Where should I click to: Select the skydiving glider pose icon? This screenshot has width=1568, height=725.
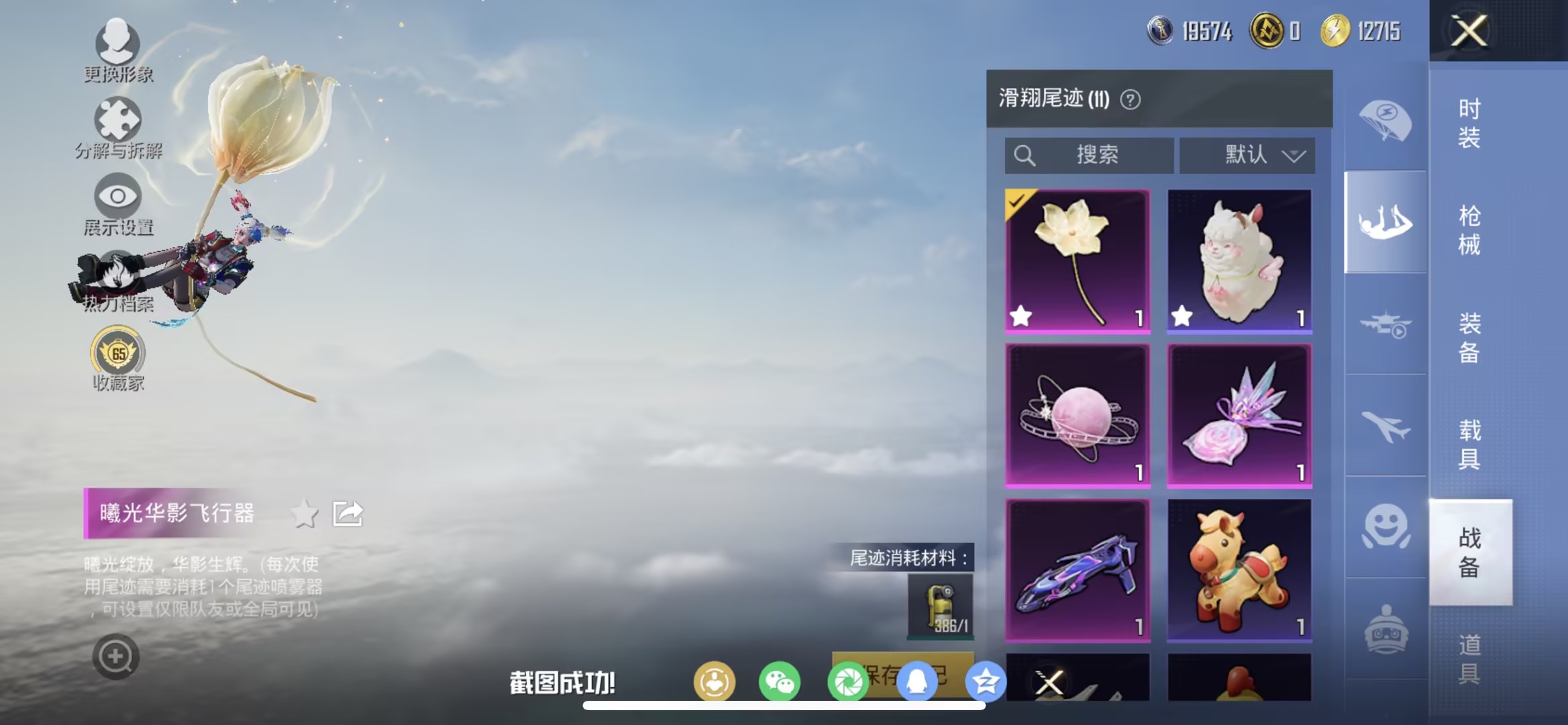point(1385,222)
